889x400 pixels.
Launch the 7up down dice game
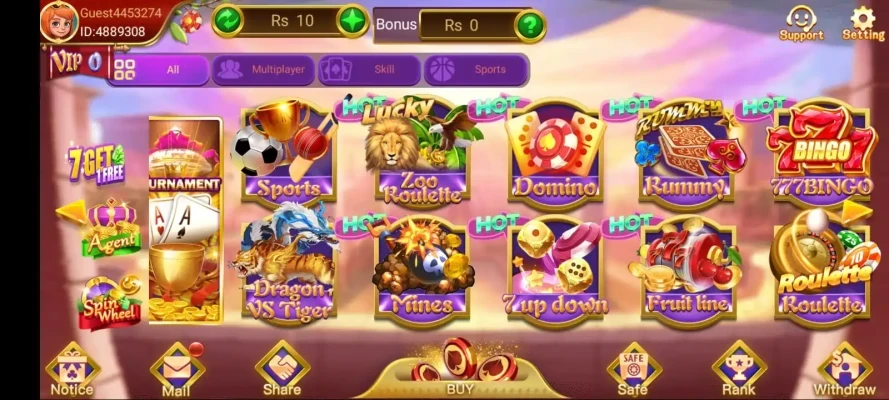[554, 268]
